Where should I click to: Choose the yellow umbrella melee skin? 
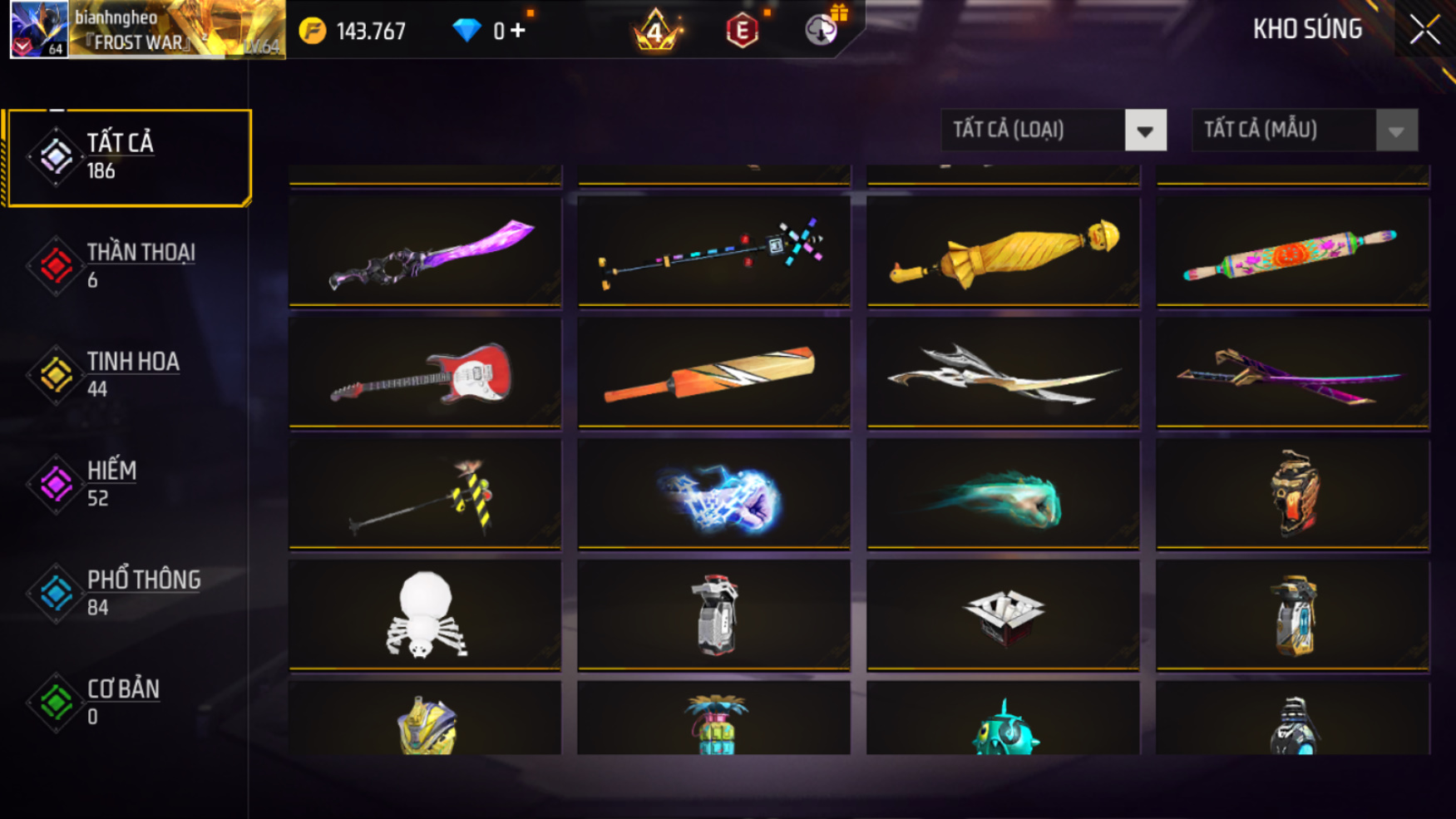point(1003,251)
